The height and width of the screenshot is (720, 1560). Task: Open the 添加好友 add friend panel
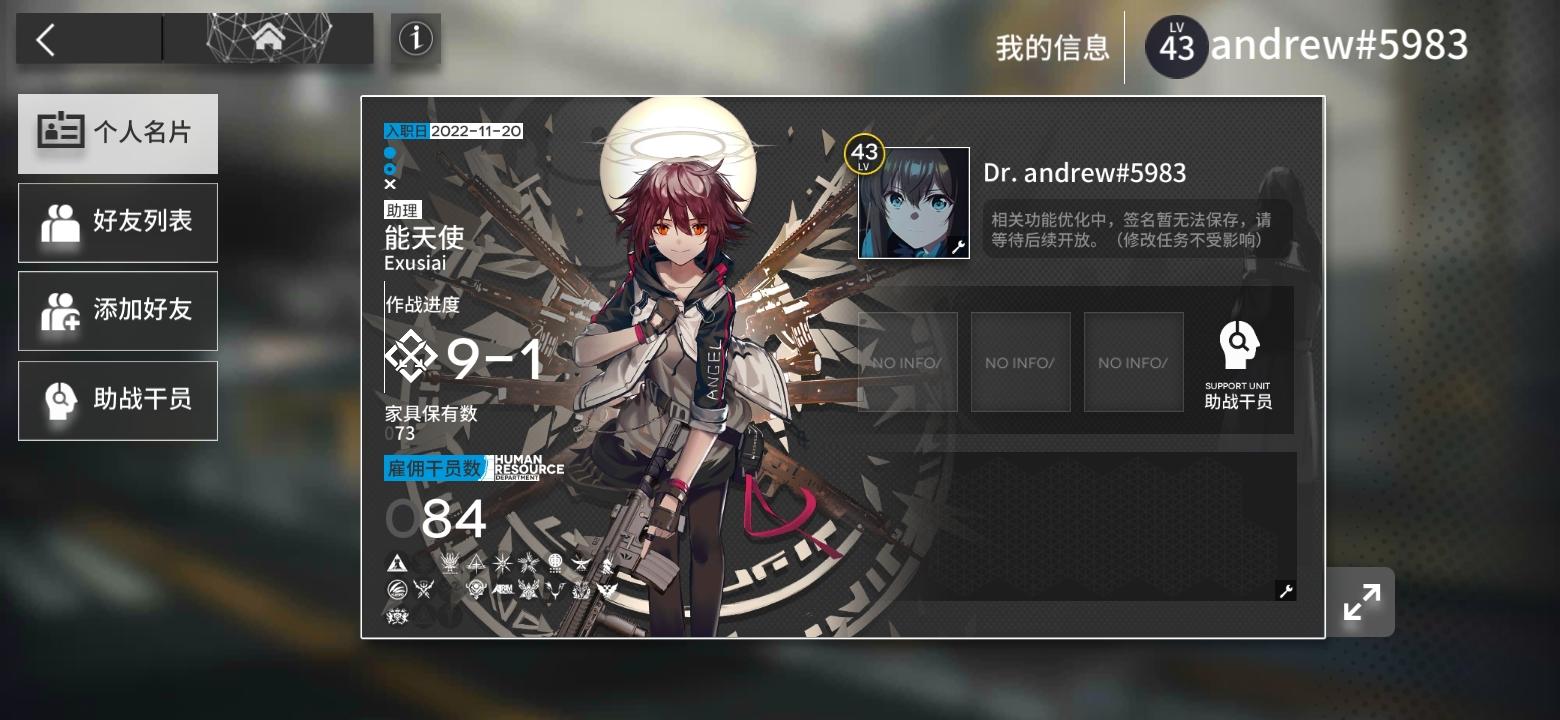click(117, 311)
